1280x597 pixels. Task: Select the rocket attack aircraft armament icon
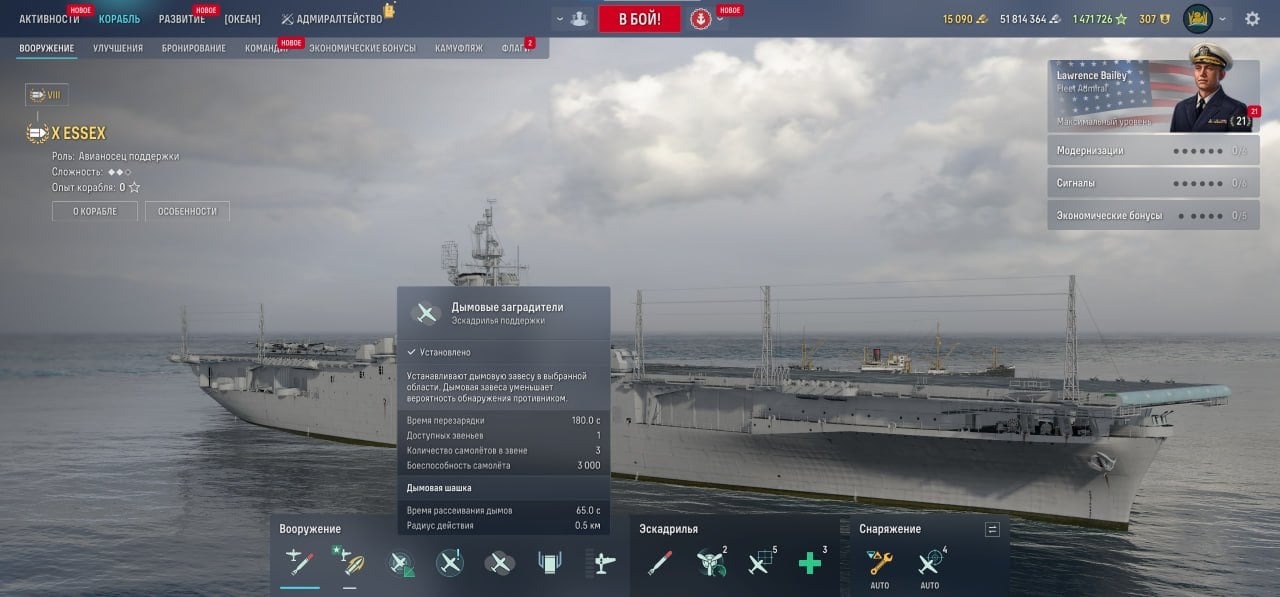pos(299,563)
